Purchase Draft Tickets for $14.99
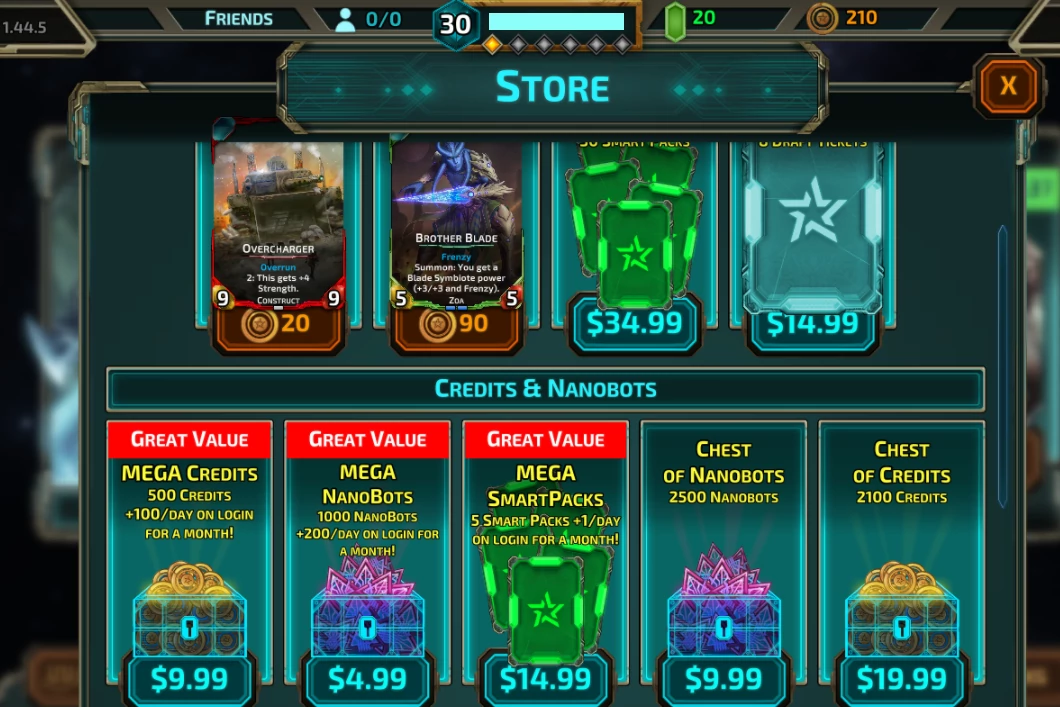1060x707 pixels. (x=813, y=323)
